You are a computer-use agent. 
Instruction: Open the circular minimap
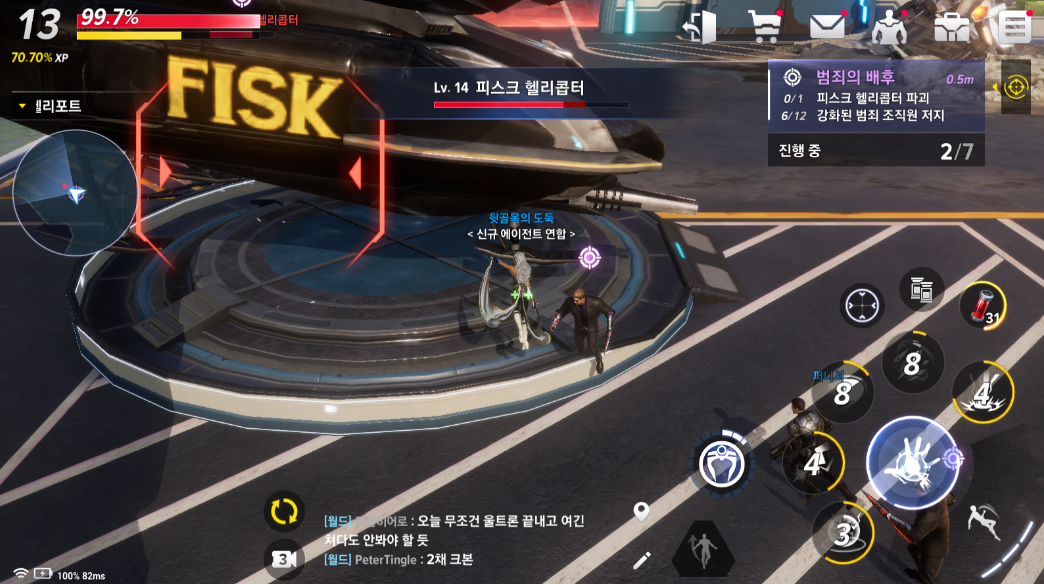tap(75, 192)
